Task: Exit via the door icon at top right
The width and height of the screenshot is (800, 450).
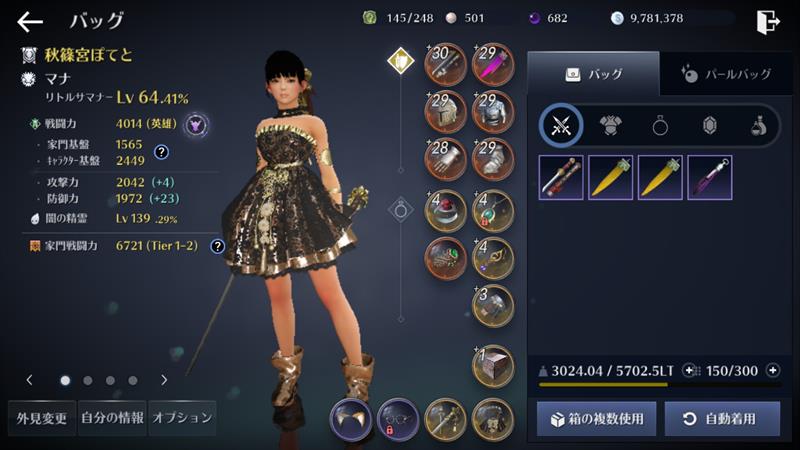Action: pyautogui.click(x=768, y=21)
